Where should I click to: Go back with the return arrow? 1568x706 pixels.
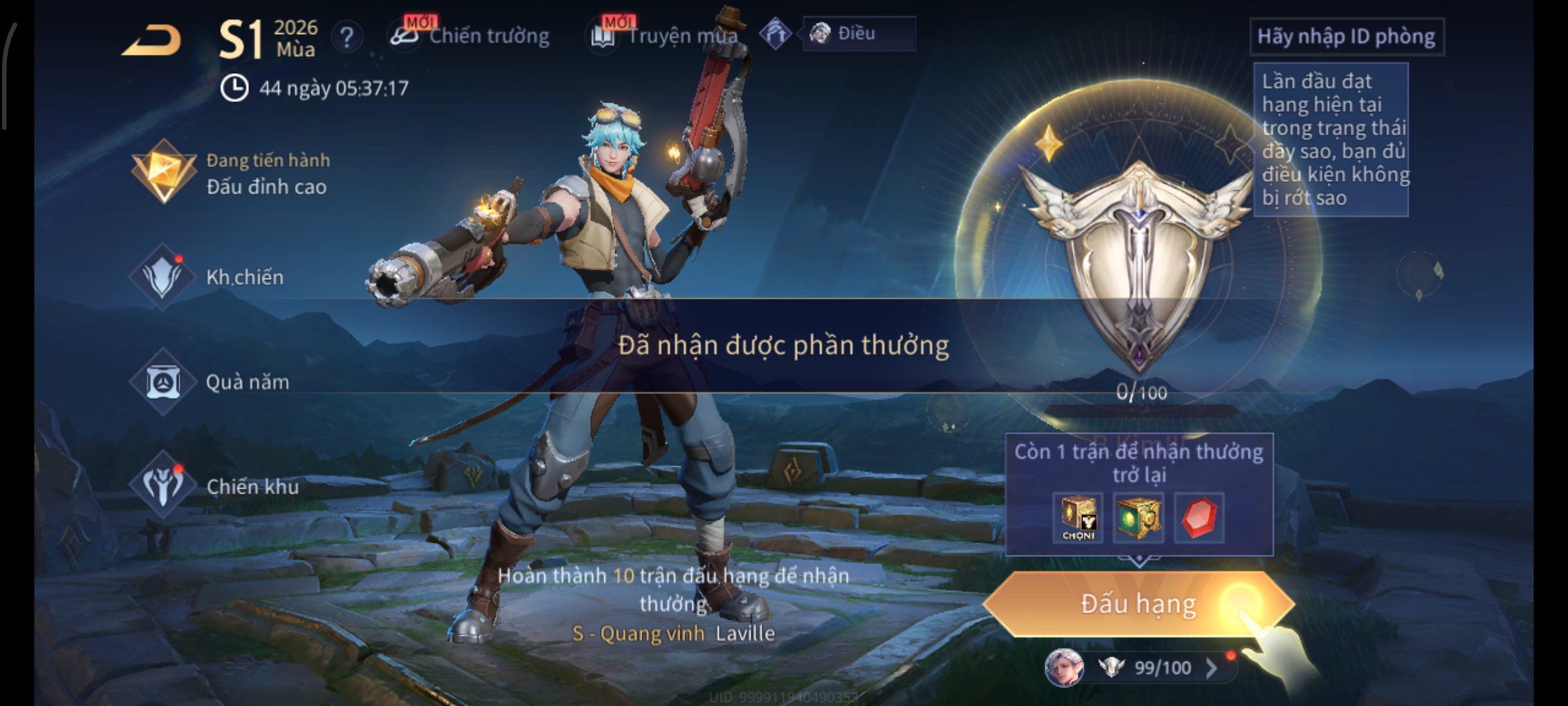coord(152,41)
